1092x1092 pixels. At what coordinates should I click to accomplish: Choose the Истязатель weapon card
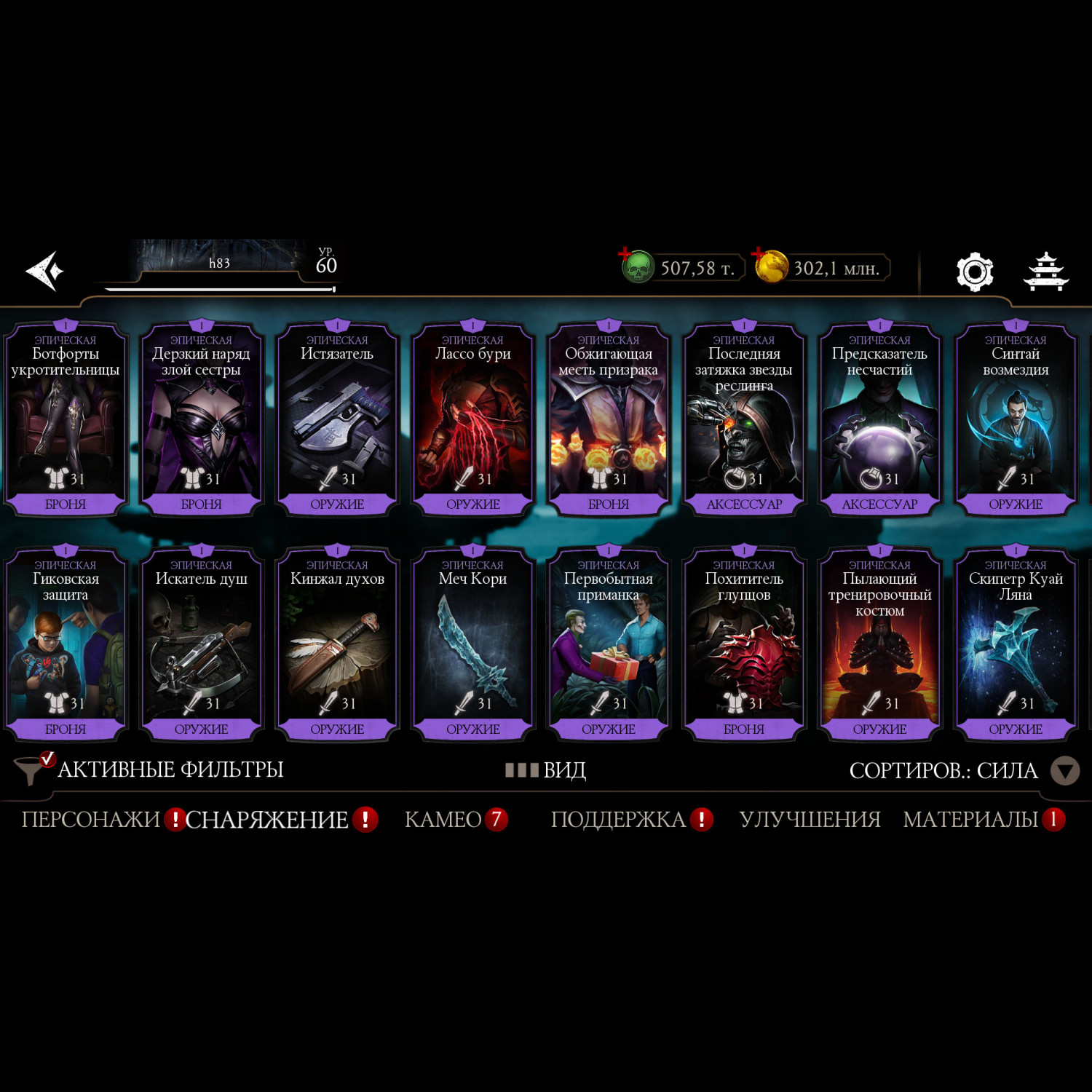point(337,420)
